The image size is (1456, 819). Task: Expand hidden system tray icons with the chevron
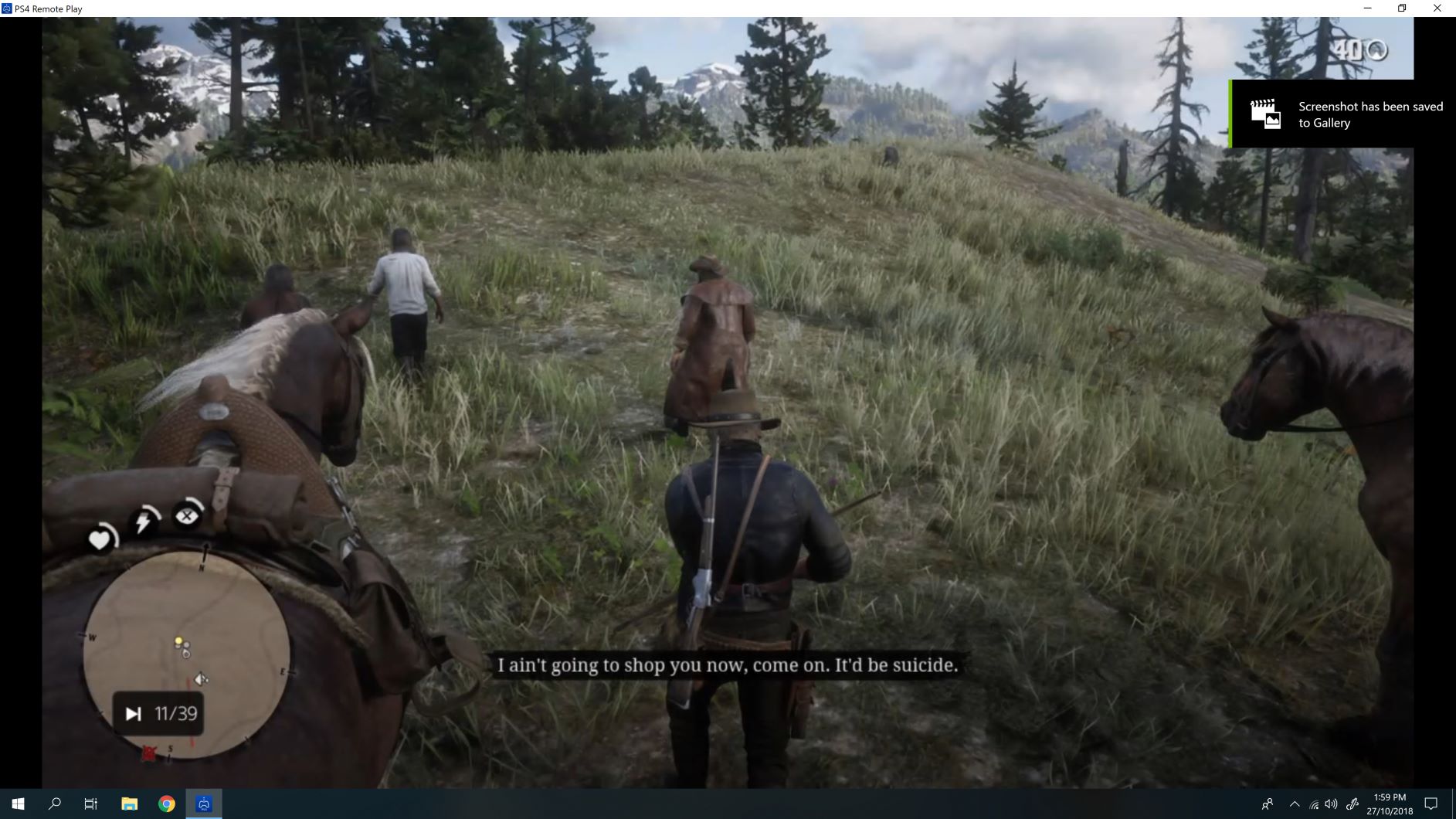pos(1295,805)
